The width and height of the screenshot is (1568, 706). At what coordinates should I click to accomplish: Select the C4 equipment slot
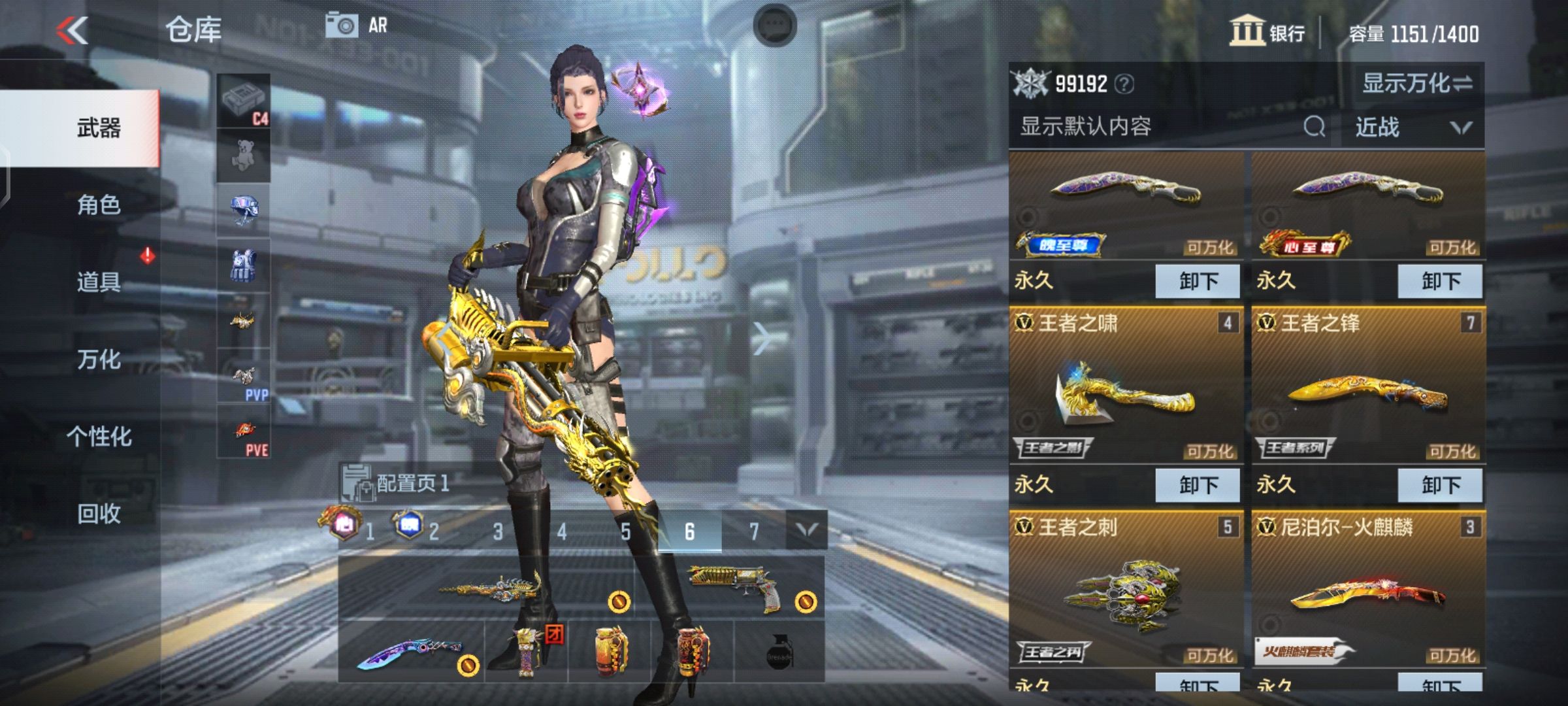pyautogui.click(x=244, y=101)
